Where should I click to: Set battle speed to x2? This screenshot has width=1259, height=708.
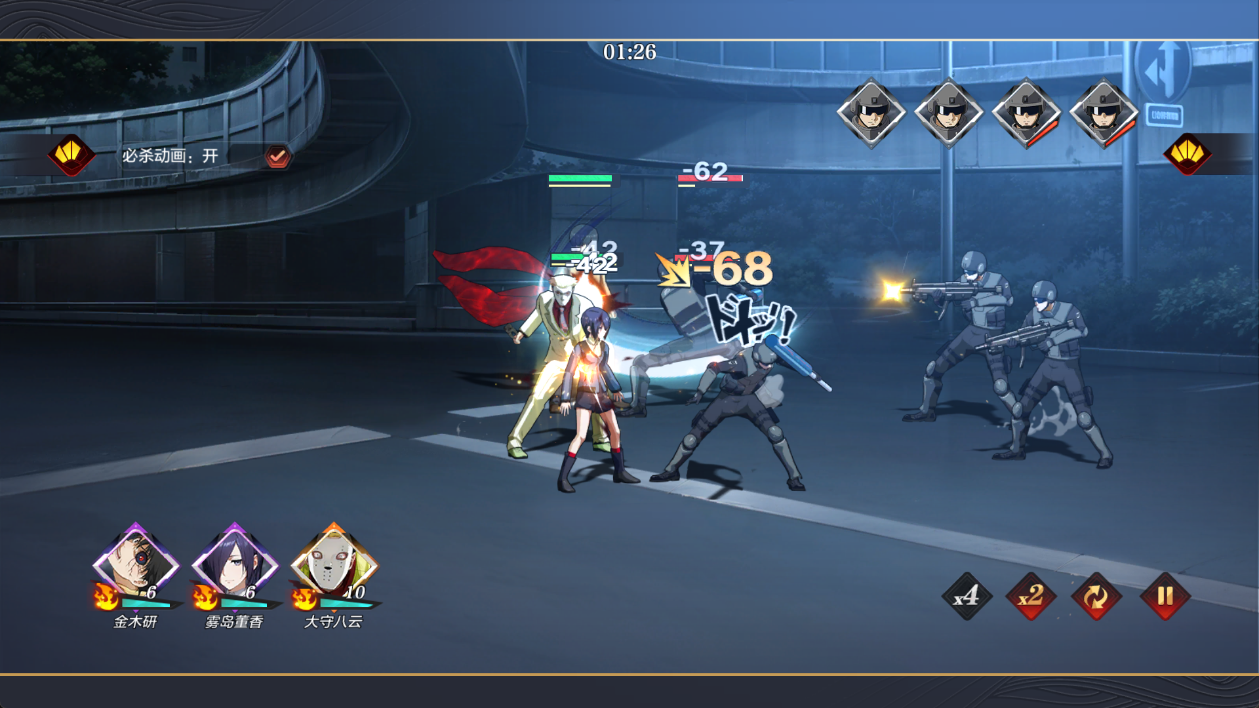click(x=1031, y=597)
